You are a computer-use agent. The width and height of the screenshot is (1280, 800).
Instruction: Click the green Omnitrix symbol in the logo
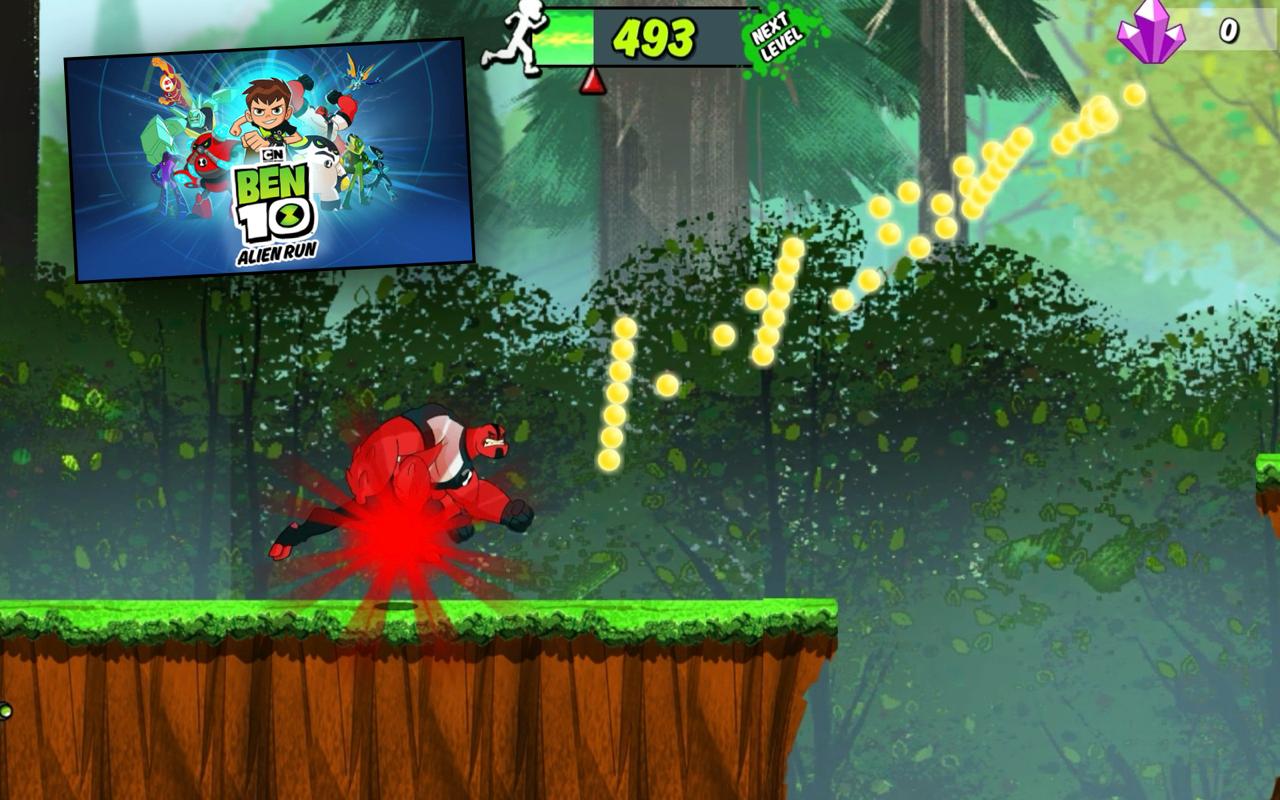point(289,215)
